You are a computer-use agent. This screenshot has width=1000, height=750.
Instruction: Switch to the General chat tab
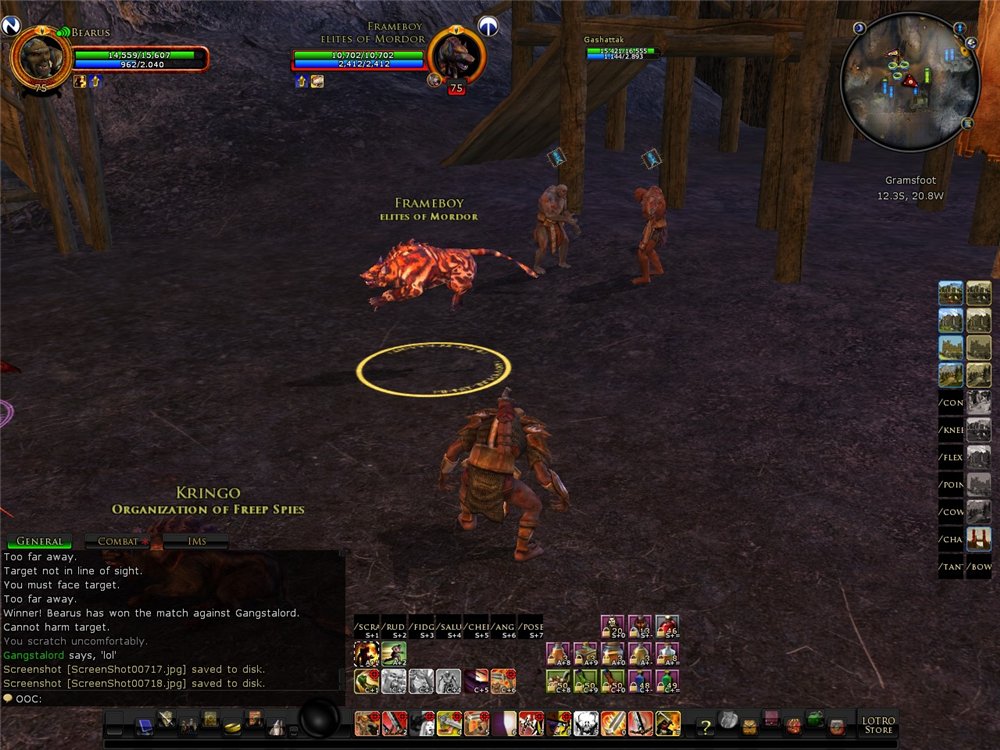(39, 541)
